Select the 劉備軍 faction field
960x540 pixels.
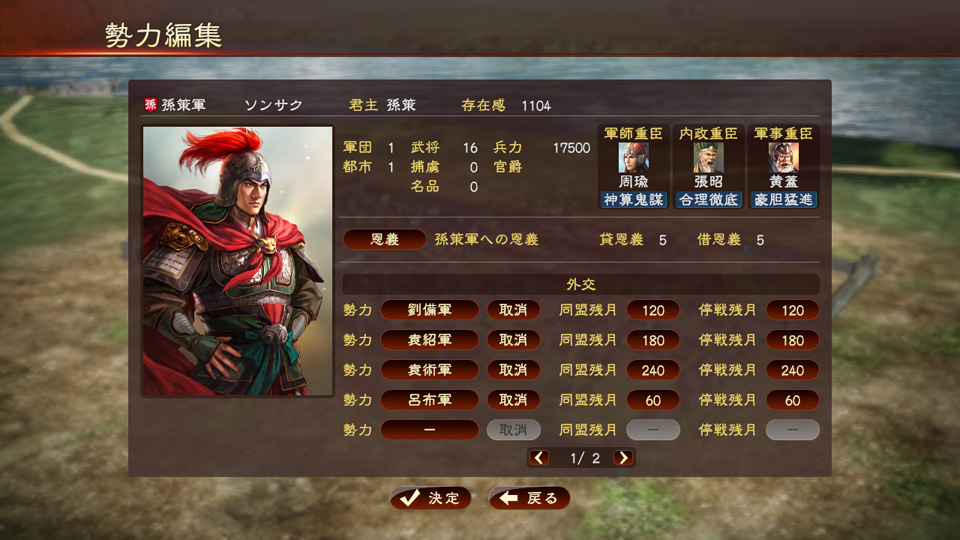pos(430,310)
